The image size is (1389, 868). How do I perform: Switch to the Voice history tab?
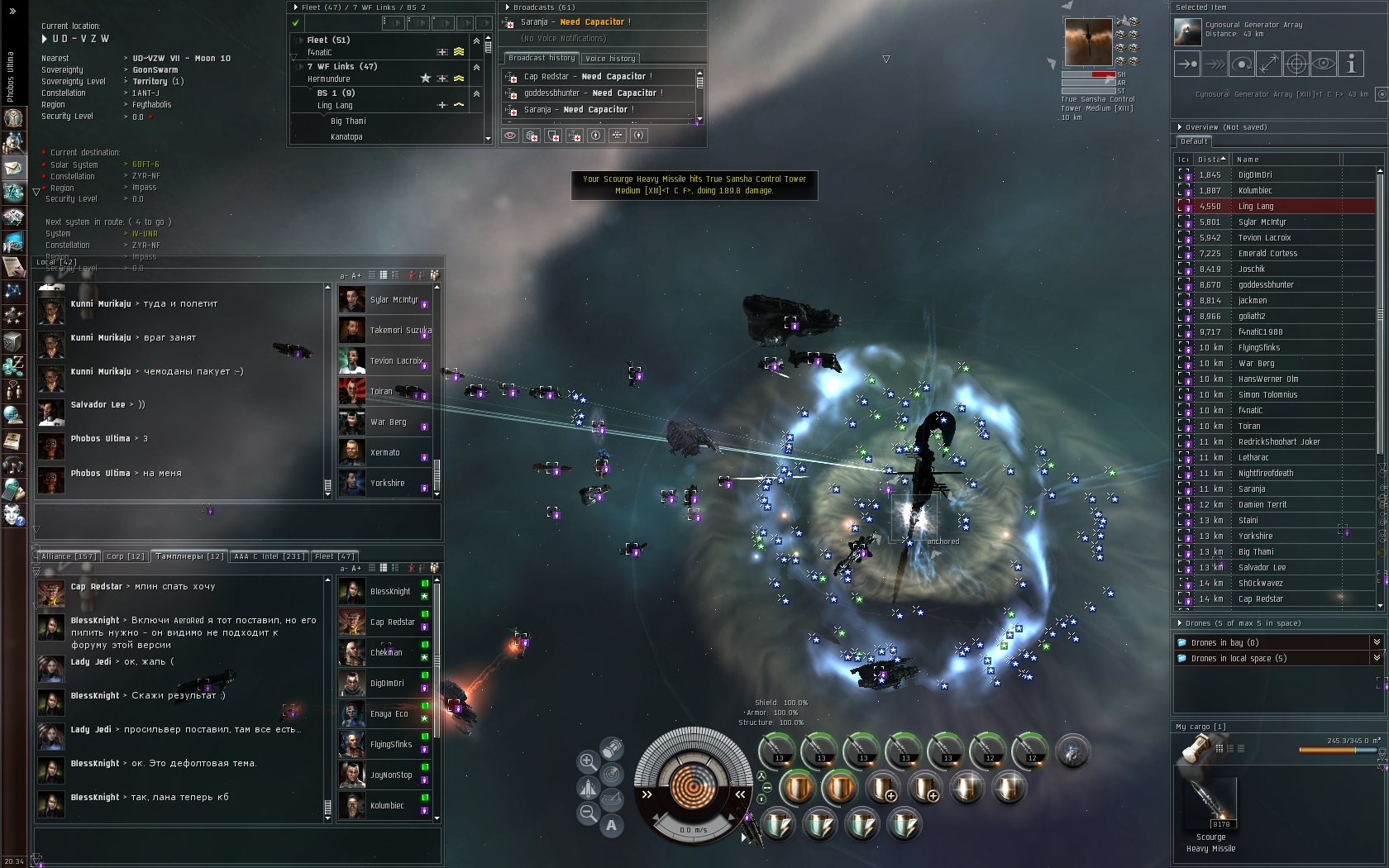coord(610,59)
